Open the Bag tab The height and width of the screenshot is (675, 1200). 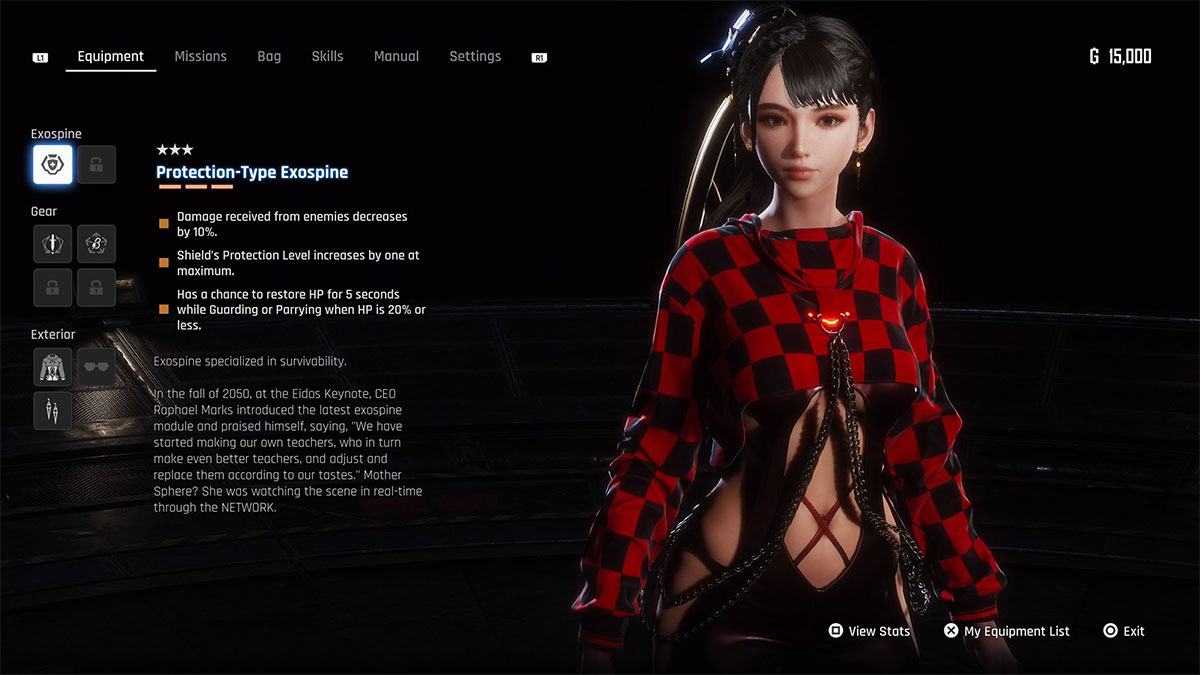pyautogui.click(x=269, y=56)
